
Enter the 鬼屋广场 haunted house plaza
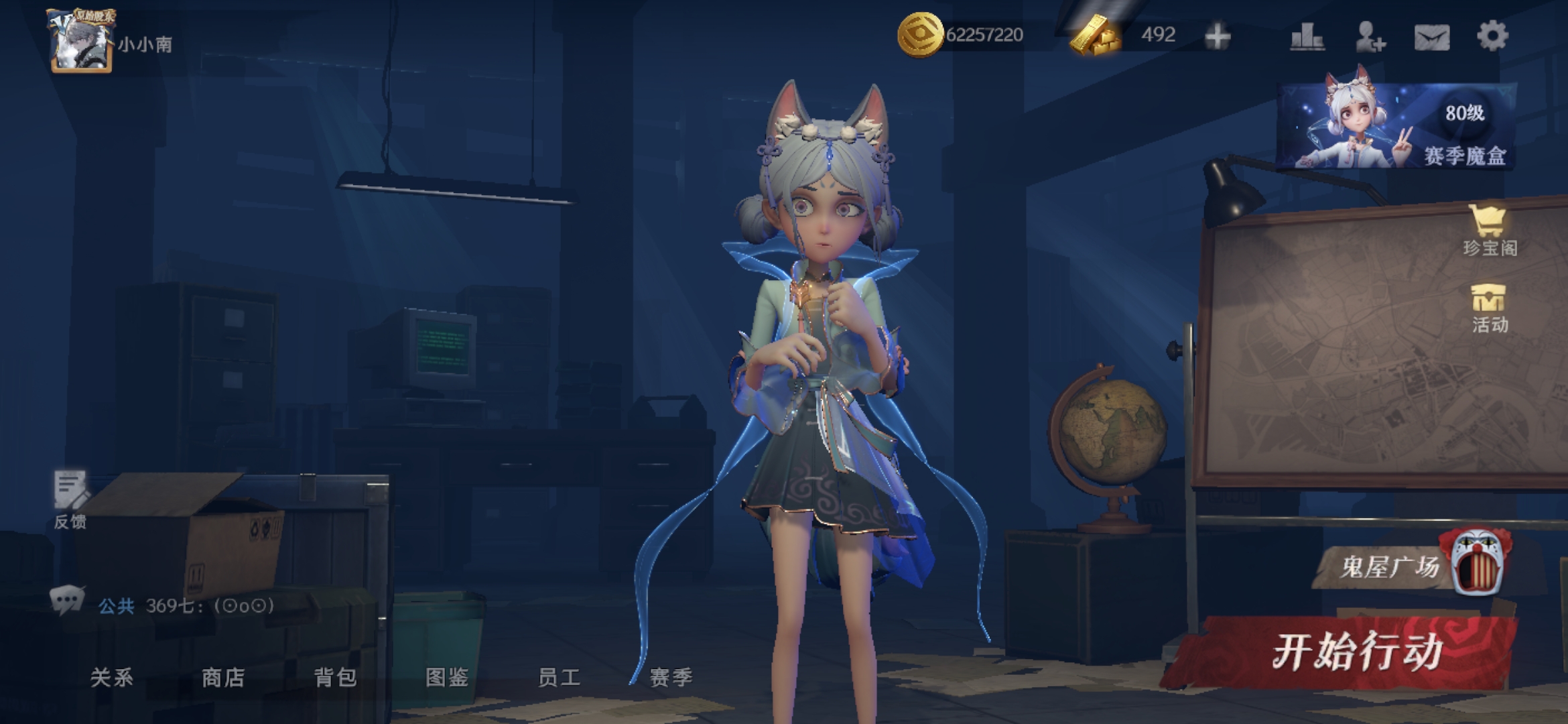coord(1407,564)
